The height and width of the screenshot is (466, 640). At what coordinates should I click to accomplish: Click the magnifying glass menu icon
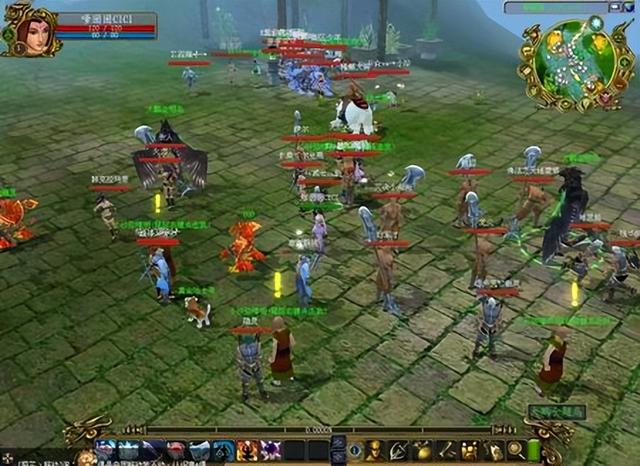tap(516, 451)
